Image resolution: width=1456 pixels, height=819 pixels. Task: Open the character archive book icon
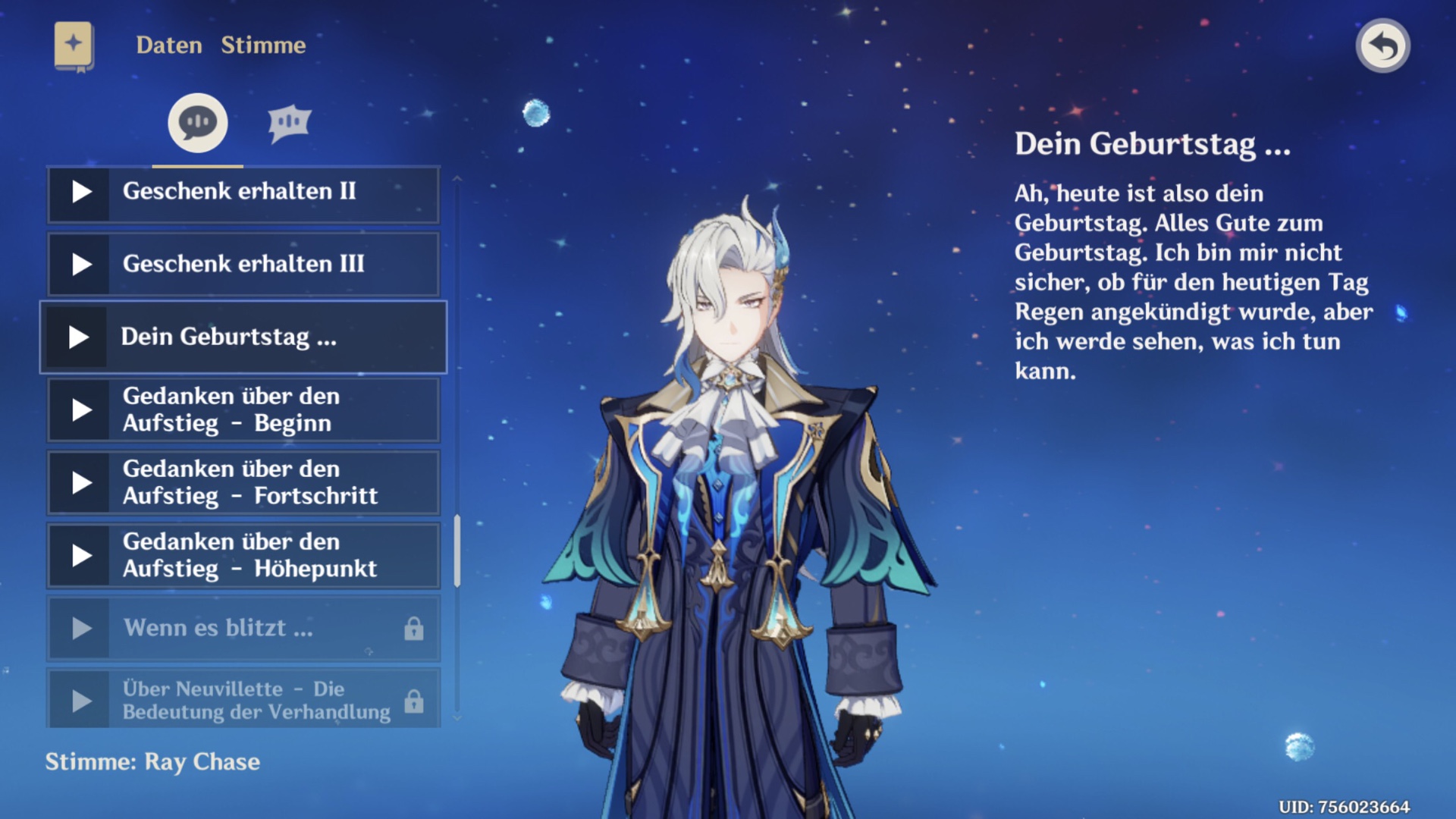72,45
